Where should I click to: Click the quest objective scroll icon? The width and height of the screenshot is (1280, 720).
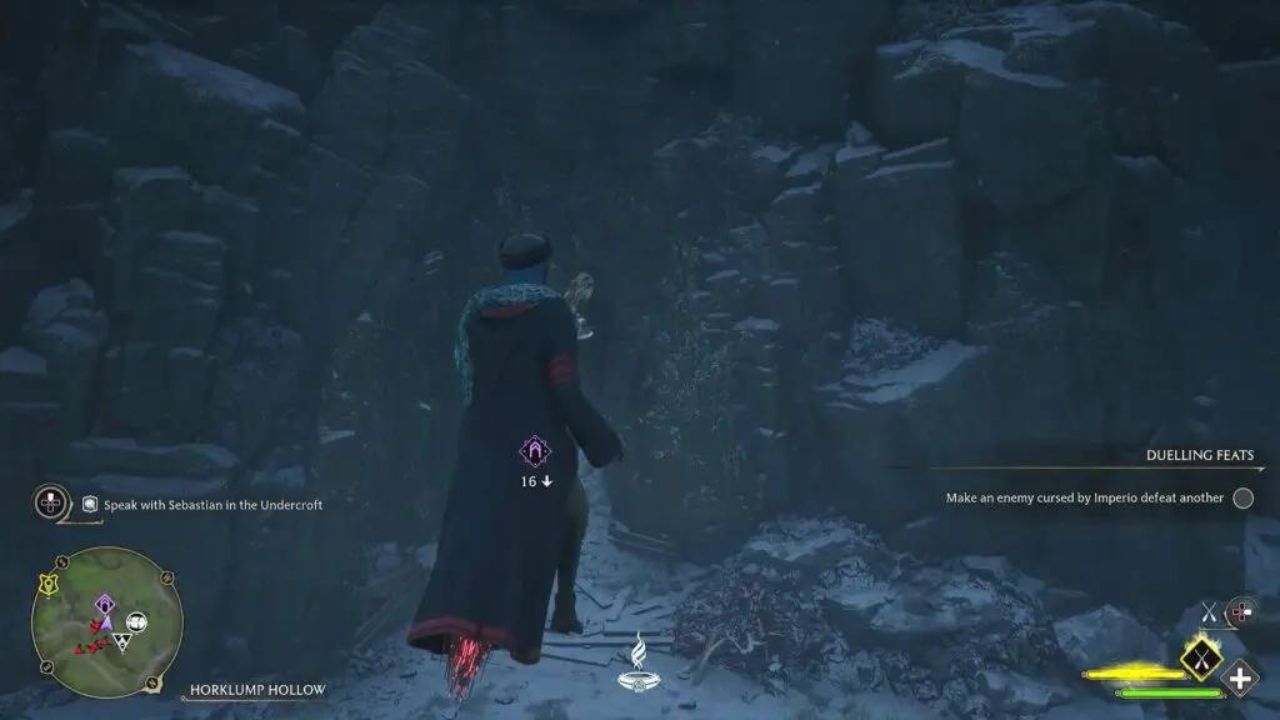(89, 503)
